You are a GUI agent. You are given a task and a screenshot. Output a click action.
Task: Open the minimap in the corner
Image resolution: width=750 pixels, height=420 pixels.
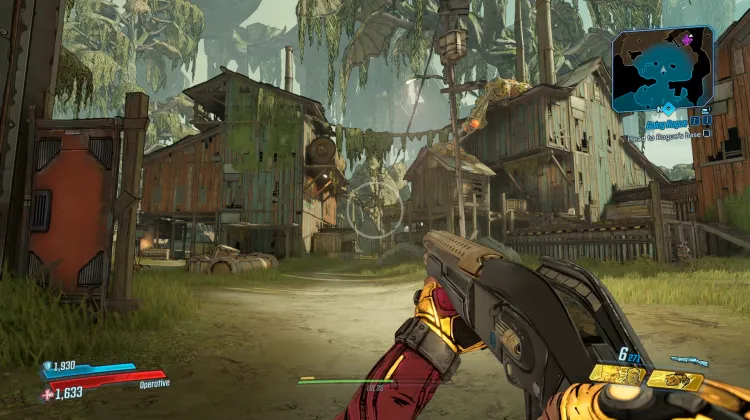pos(663,69)
